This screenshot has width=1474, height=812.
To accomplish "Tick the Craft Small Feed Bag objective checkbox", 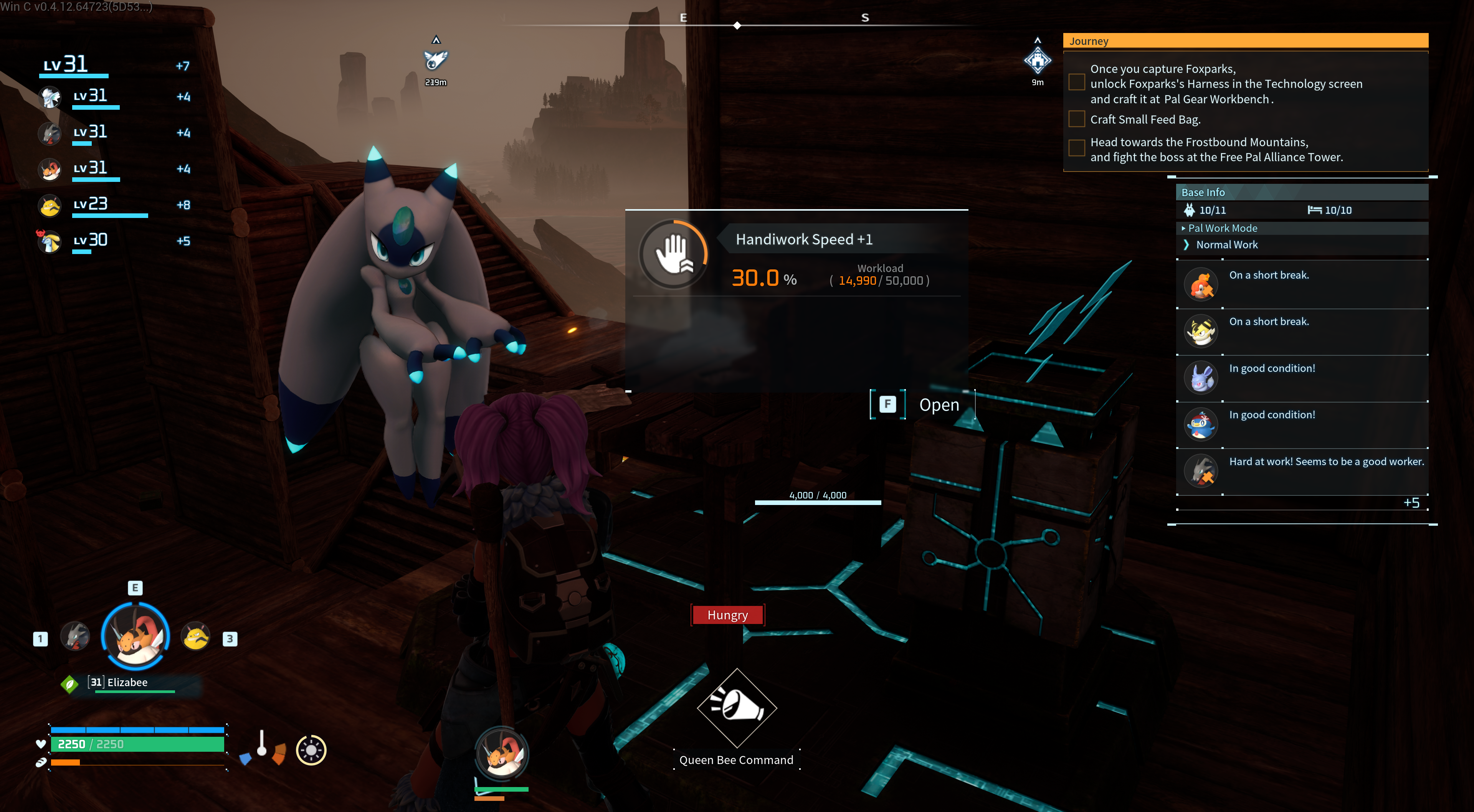I will [1076, 119].
